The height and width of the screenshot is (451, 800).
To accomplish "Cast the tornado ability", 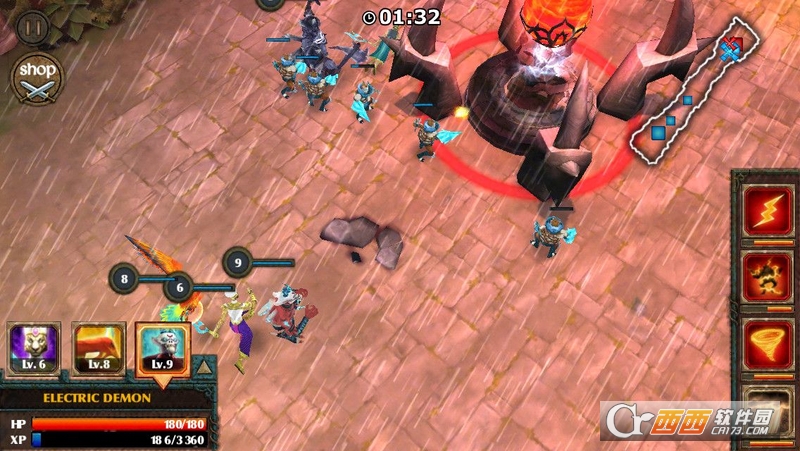I will (x=767, y=345).
